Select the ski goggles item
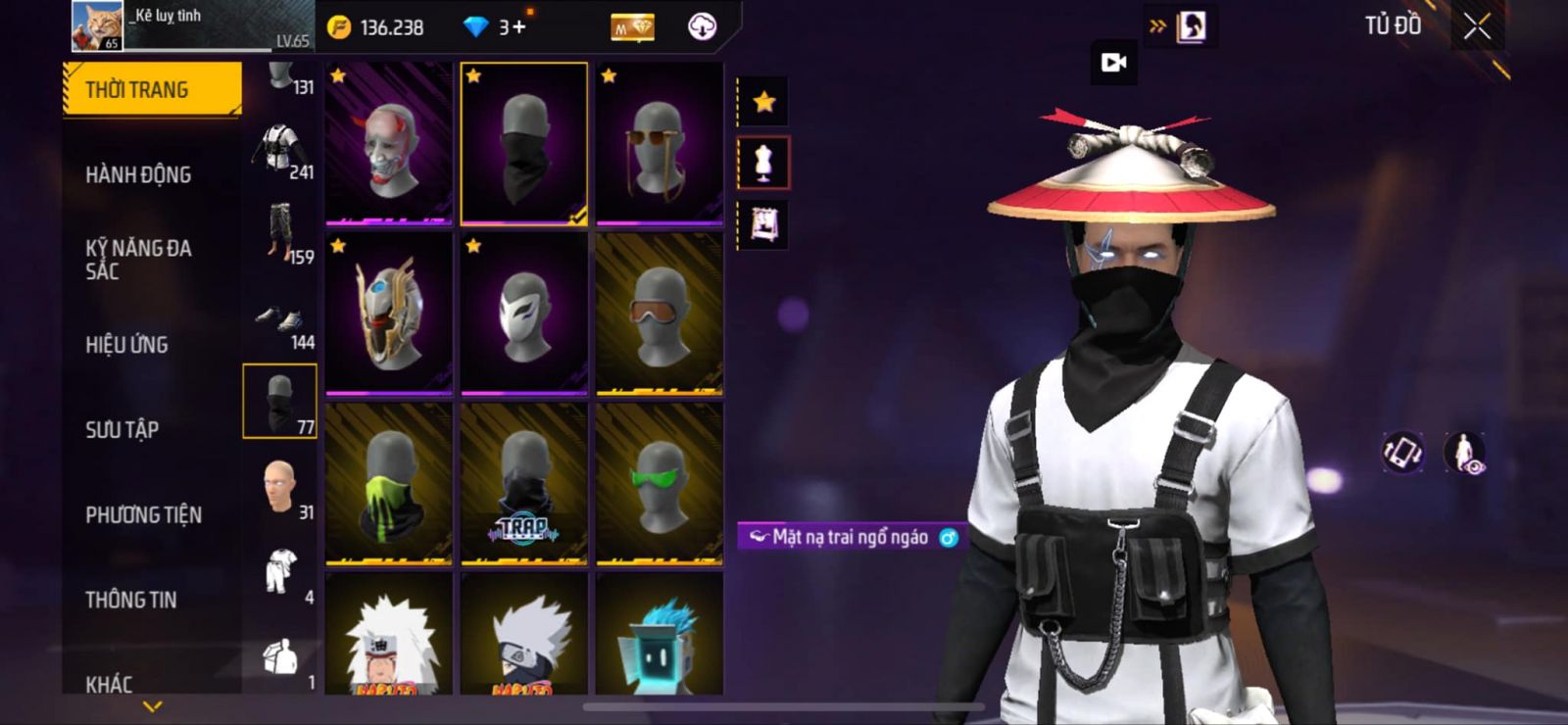This screenshot has height=725, width=1568. (x=660, y=314)
